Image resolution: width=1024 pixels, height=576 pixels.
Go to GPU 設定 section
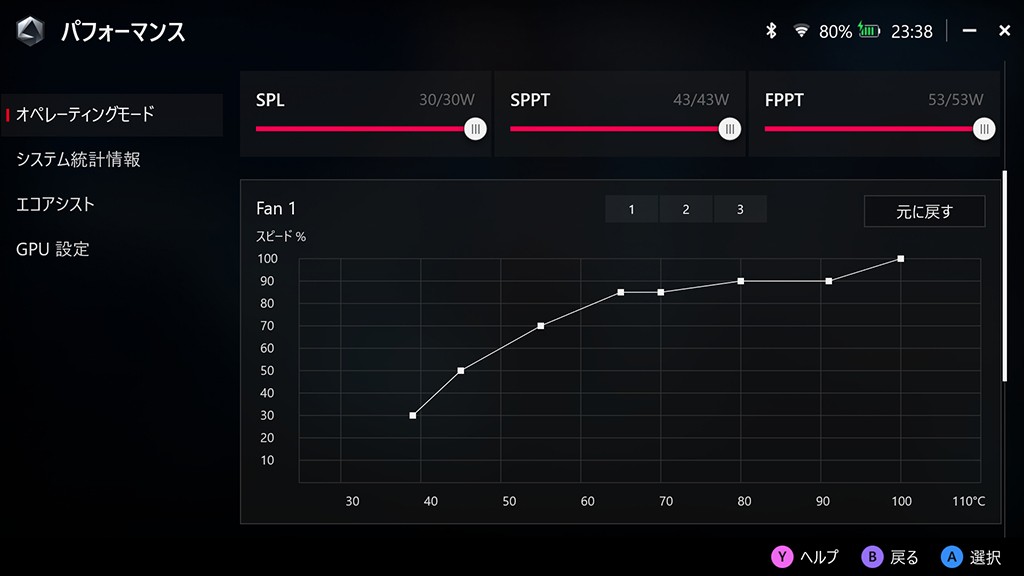click(53, 249)
